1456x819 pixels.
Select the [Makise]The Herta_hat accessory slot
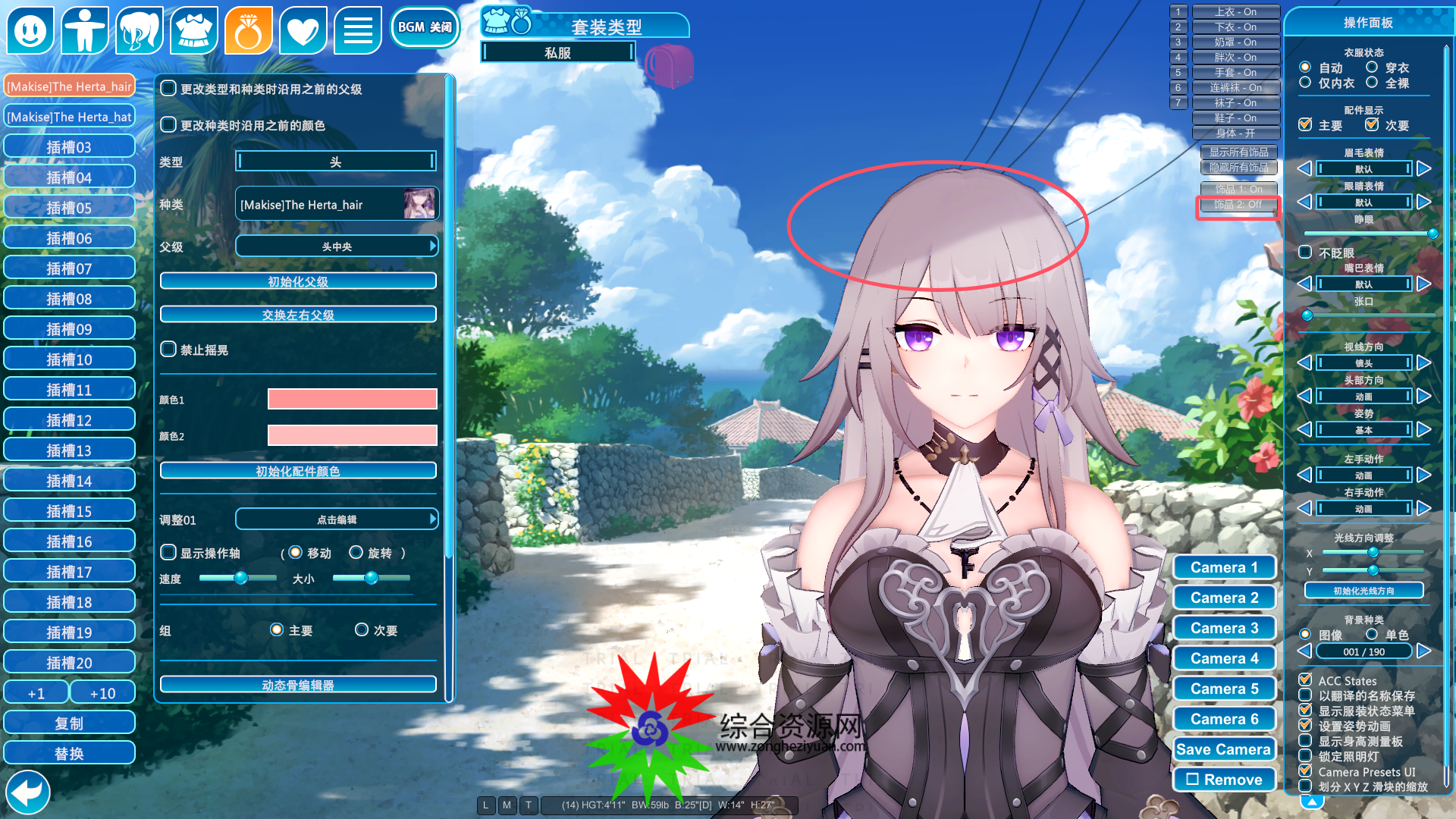(x=69, y=117)
